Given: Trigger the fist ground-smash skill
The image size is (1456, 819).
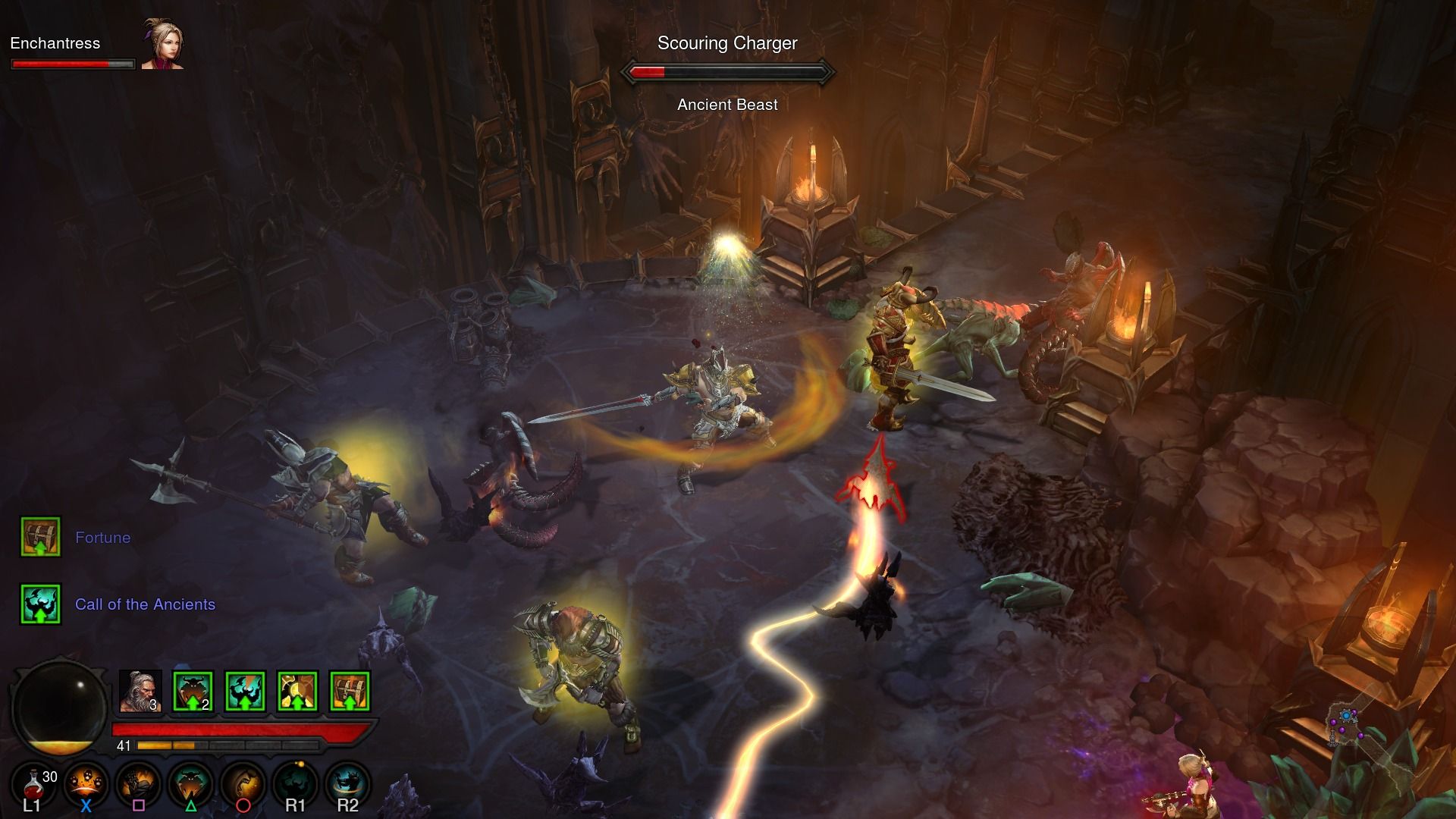Looking at the screenshot, I should tap(138, 785).
